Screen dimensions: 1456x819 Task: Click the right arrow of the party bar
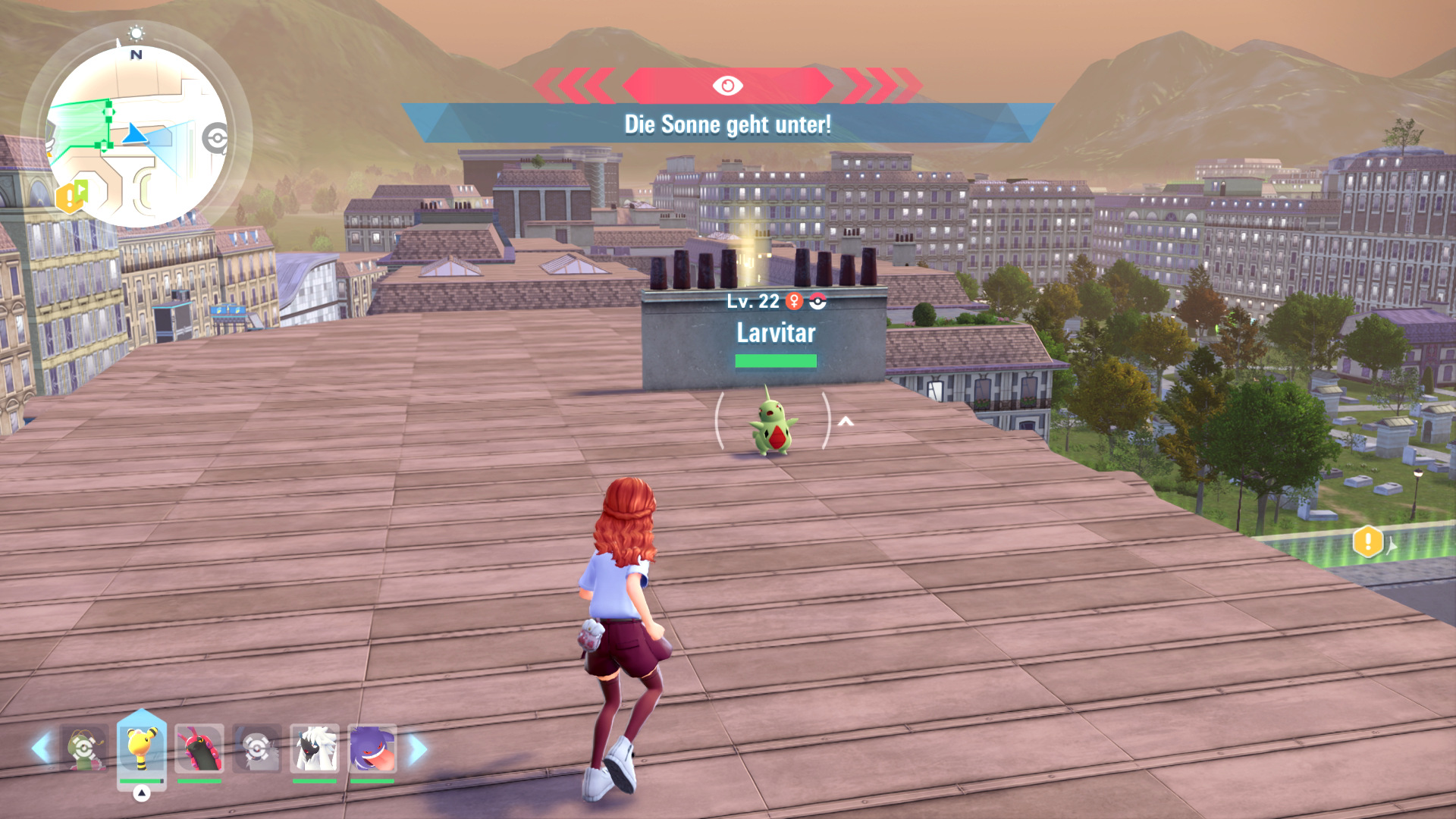pyautogui.click(x=418, y=749)
